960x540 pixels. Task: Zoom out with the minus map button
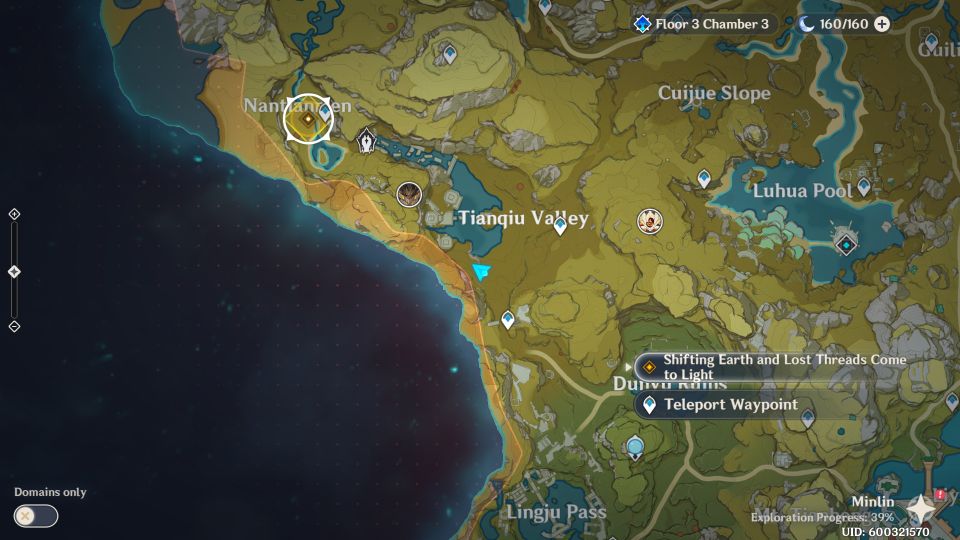click(14, 326)
